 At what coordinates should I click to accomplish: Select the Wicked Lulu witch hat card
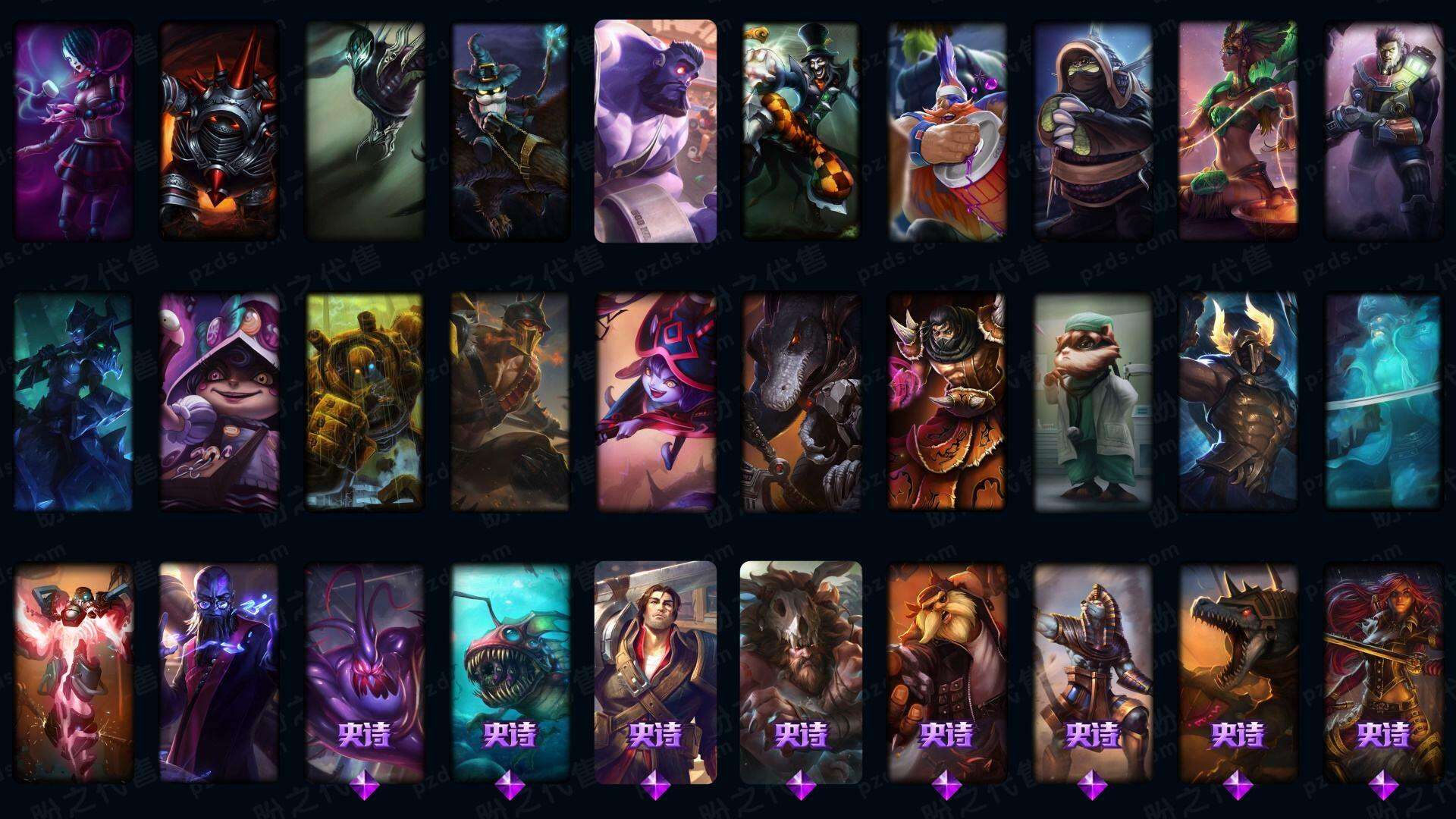655,401
